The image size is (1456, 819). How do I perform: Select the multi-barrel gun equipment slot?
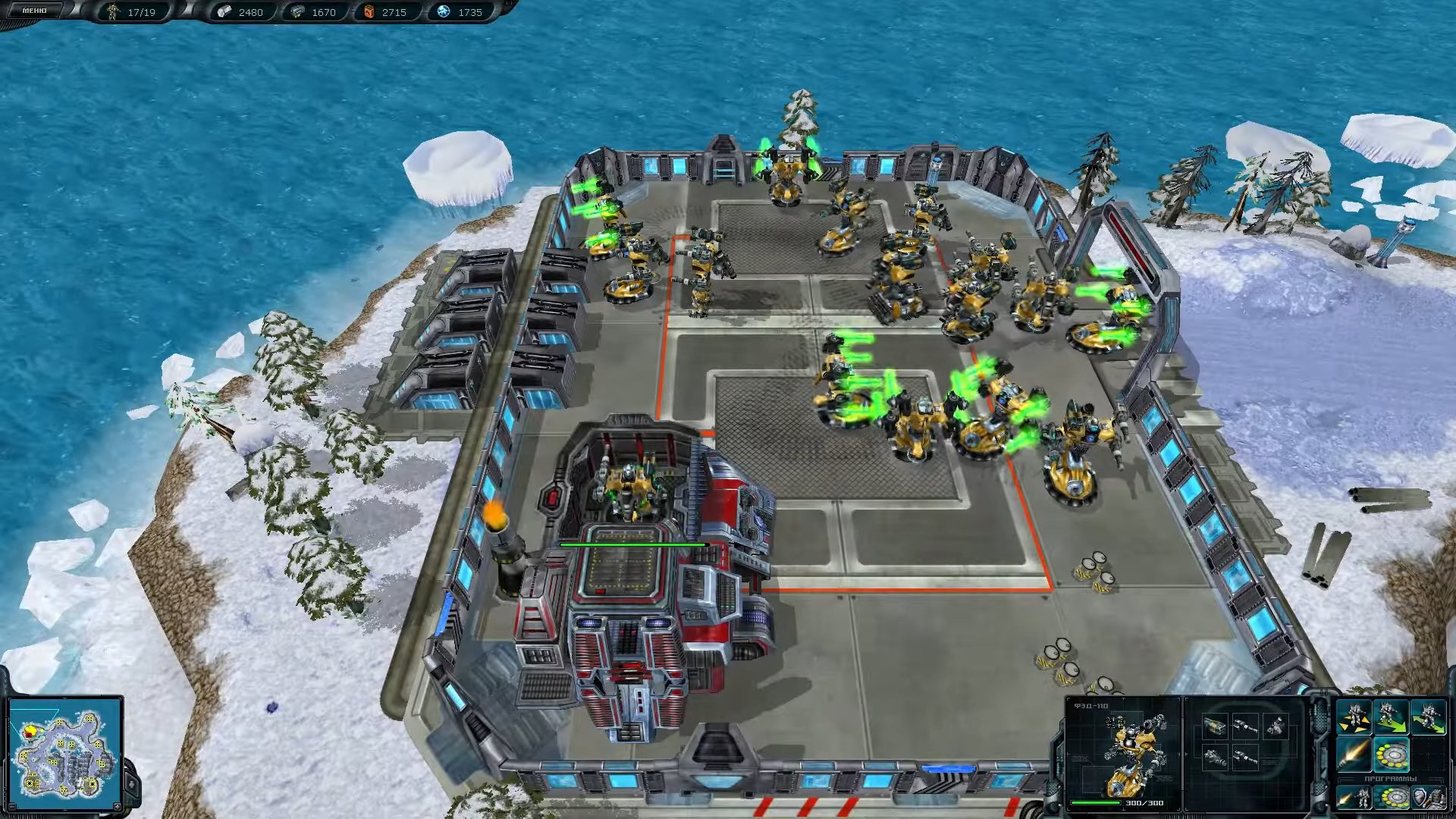point(1215,757)
